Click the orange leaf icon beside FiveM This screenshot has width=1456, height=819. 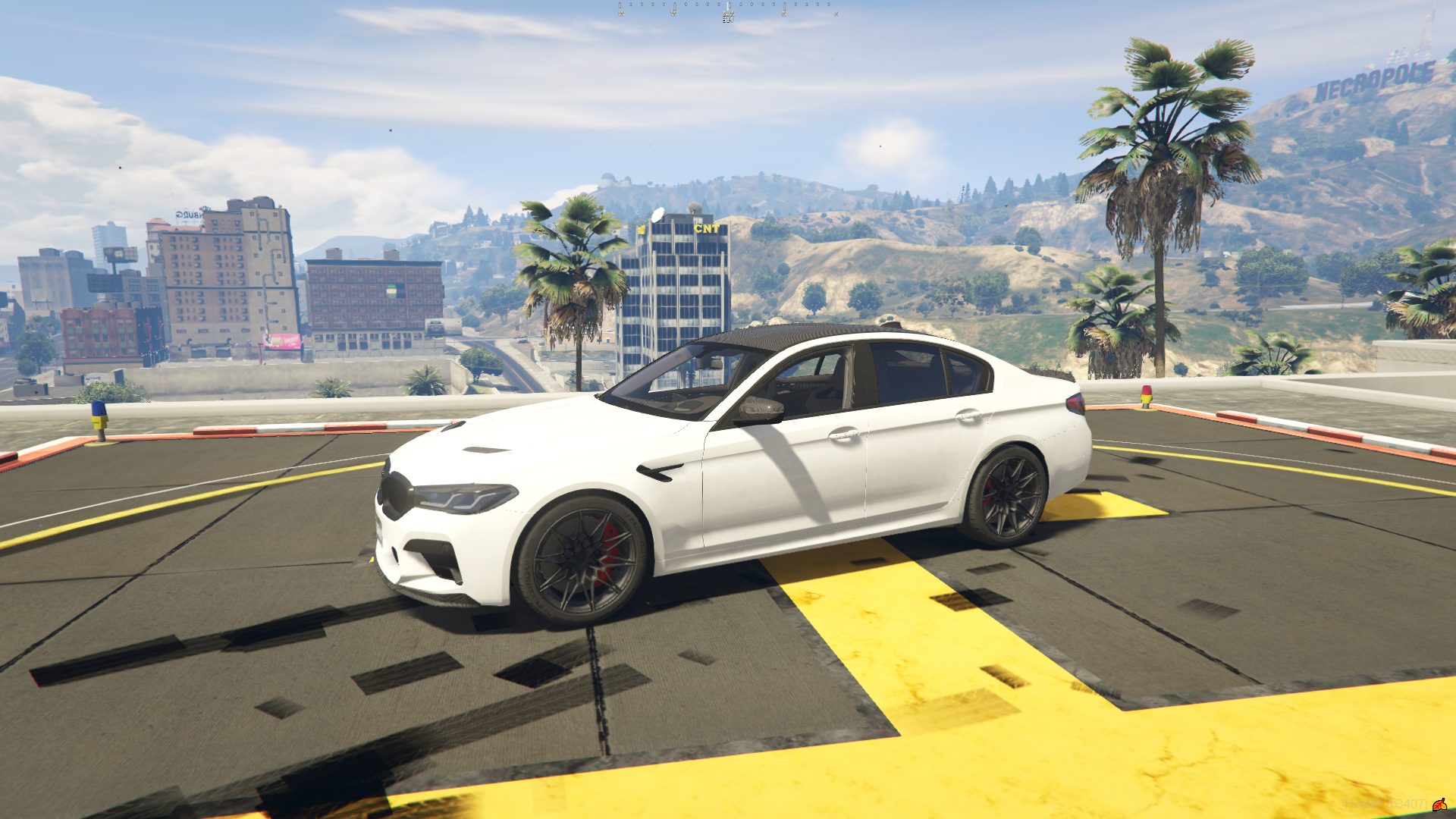(x=1439, y=804)
